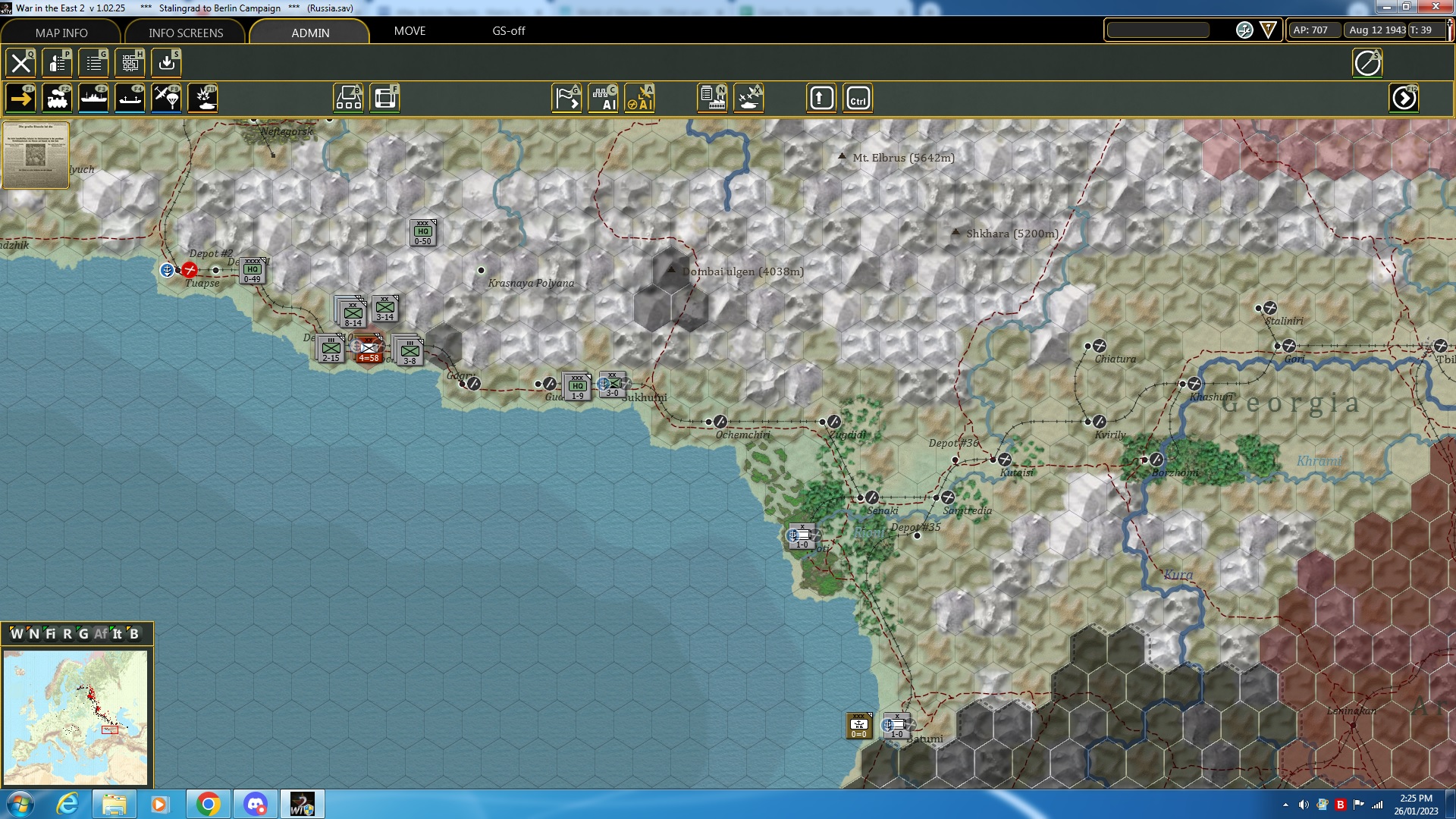Save the game using the S download icon

click(x=166, y=63)
